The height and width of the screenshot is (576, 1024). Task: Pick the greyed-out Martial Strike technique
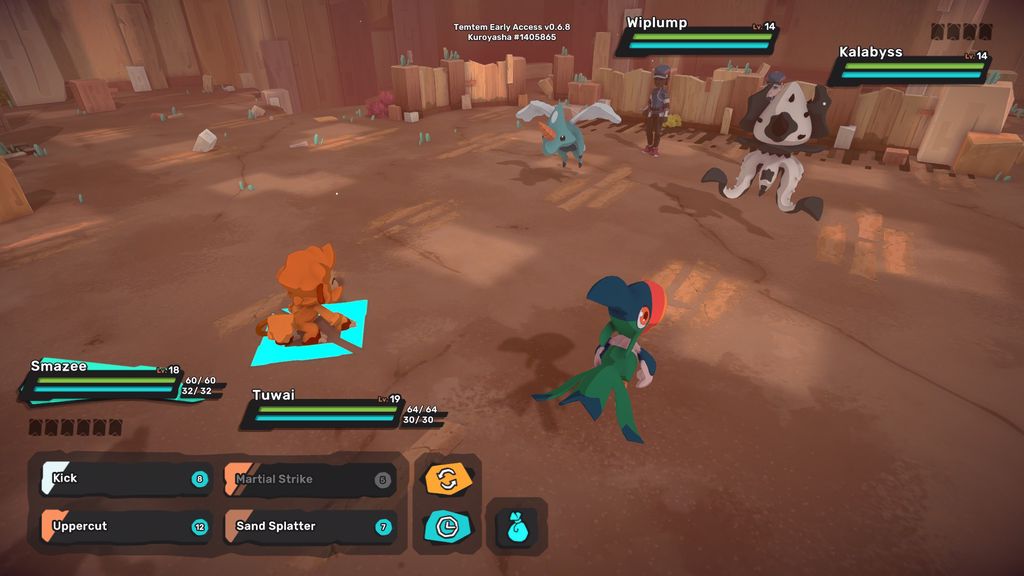tap(308, 479)
